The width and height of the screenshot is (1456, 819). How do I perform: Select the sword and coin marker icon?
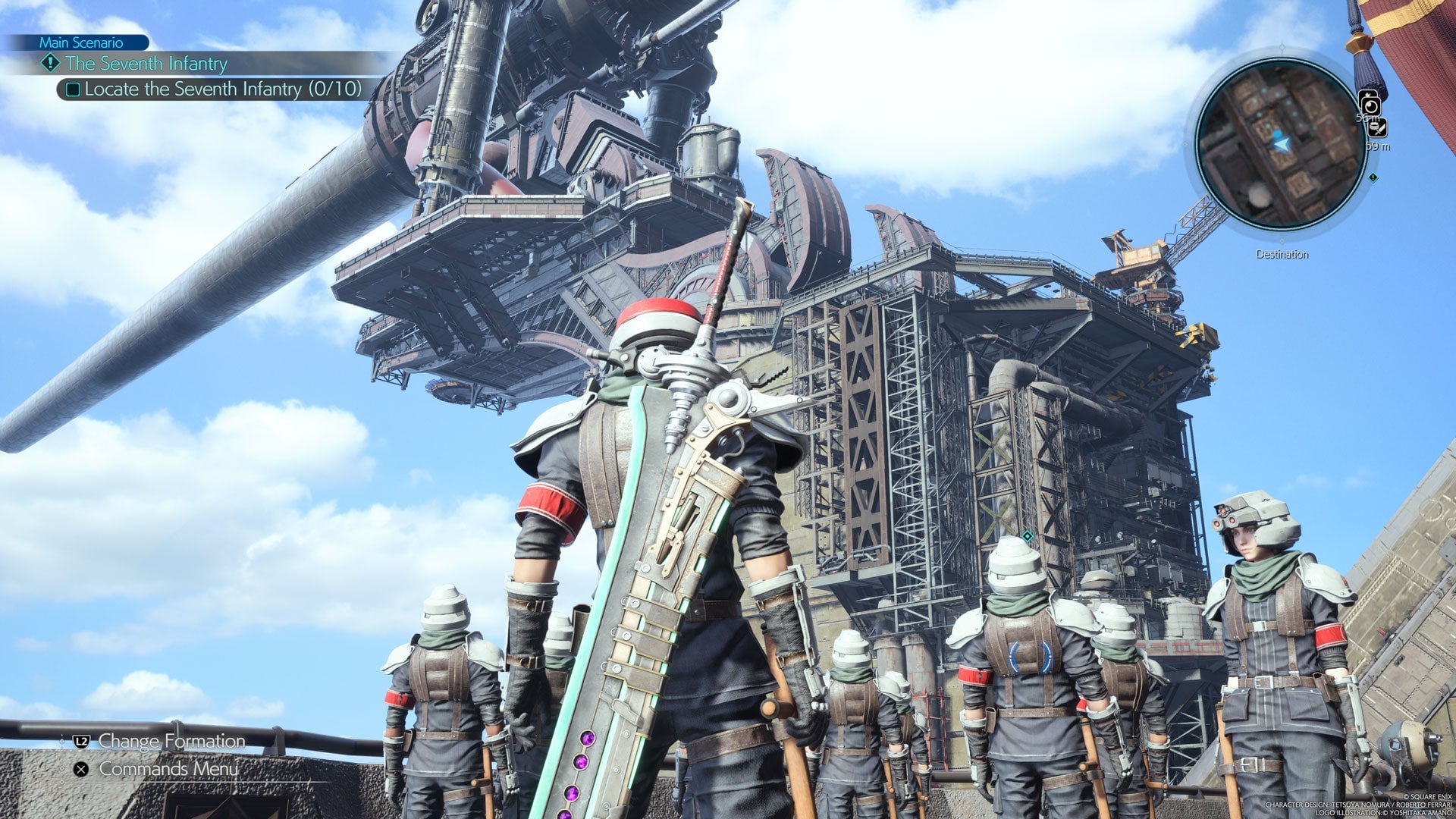click(x=1377, y=128)
